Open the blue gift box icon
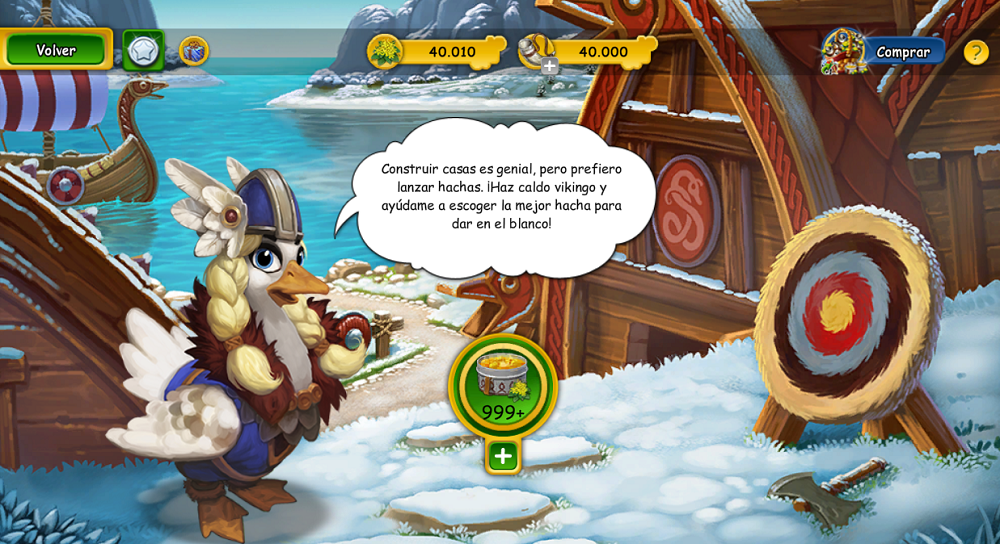The width and height of the screenshot is (1000, 544). pos(193,50)
